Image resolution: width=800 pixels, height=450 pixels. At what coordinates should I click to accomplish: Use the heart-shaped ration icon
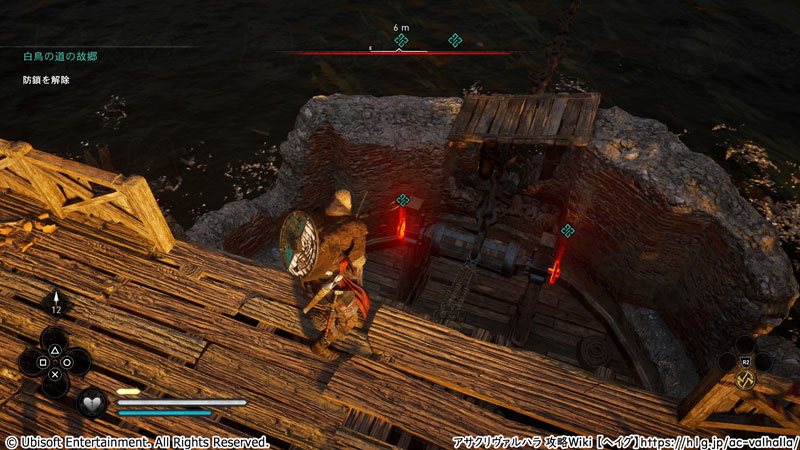point(92,403)
